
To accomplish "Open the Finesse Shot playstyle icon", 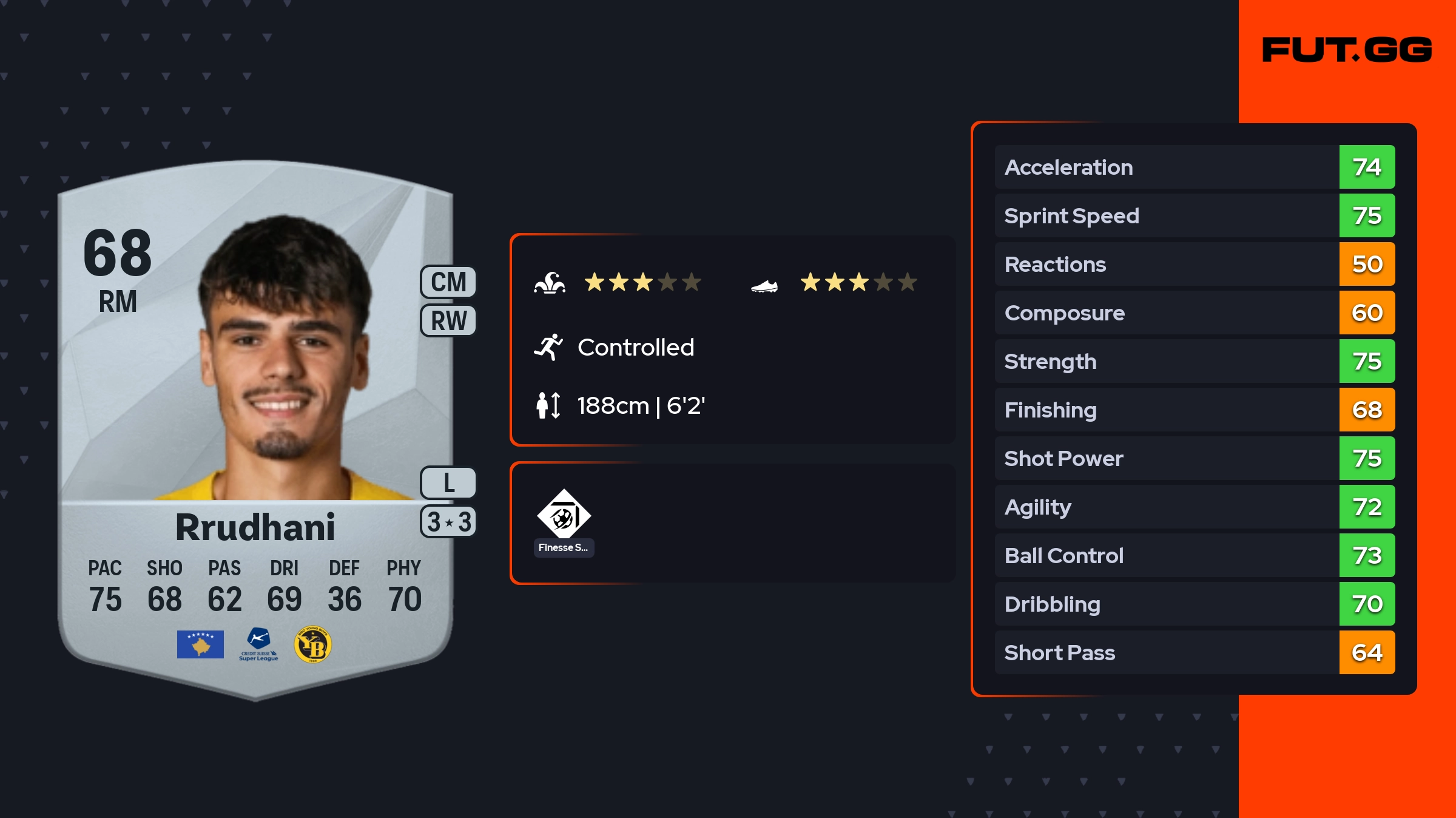I will coord(564,516).
